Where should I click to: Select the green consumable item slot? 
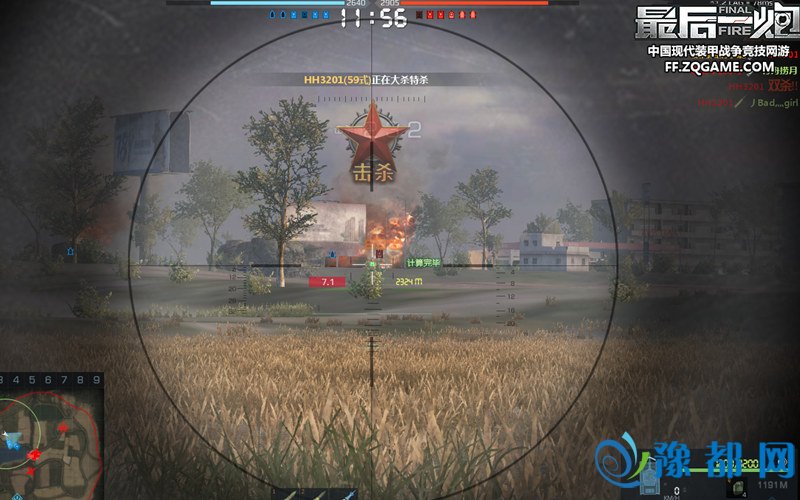pyautogui.click(x=740, y=487)
